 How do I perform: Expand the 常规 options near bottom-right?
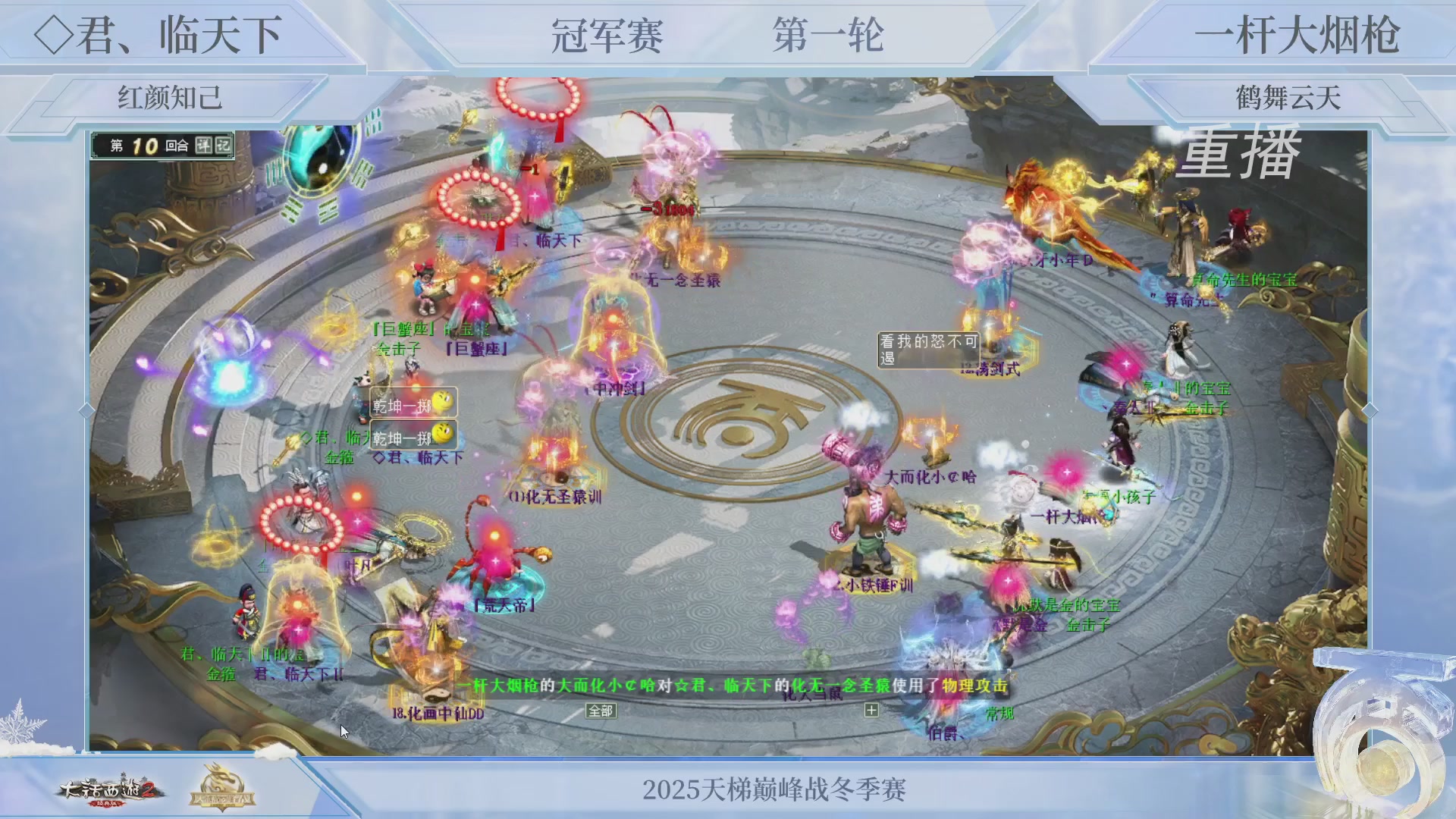[x=999, y=714]
